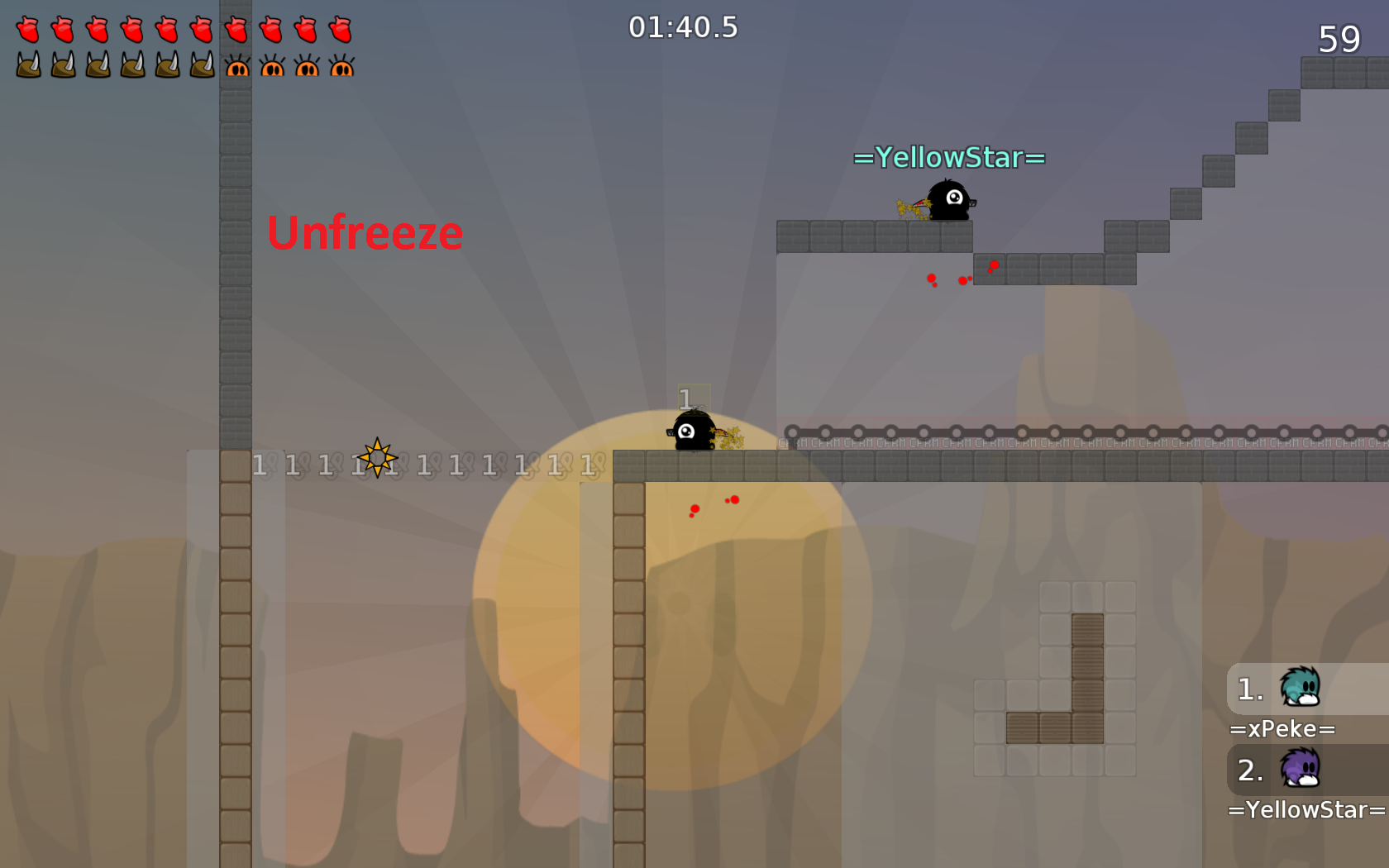Viewport: 1389px width, 868px height.
Task: Select the =YellowStar= name in the rankings
Action: (x=1305, y=809)
